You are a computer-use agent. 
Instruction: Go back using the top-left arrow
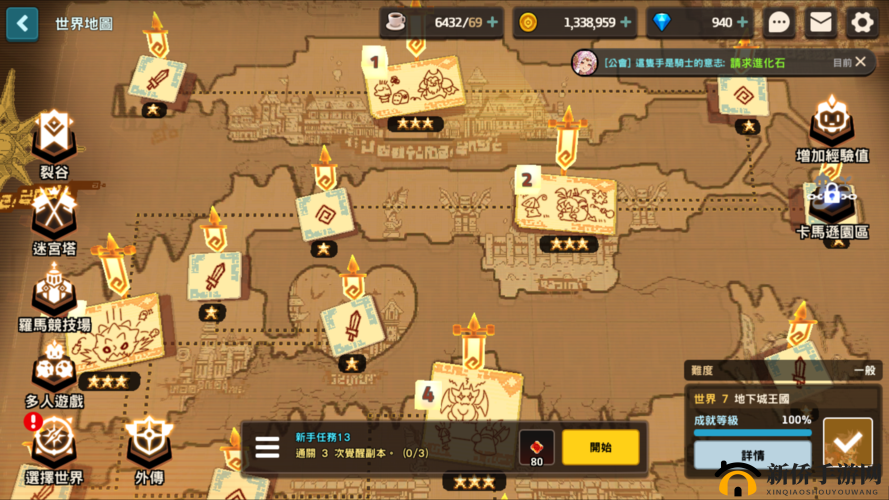point(22,23)
